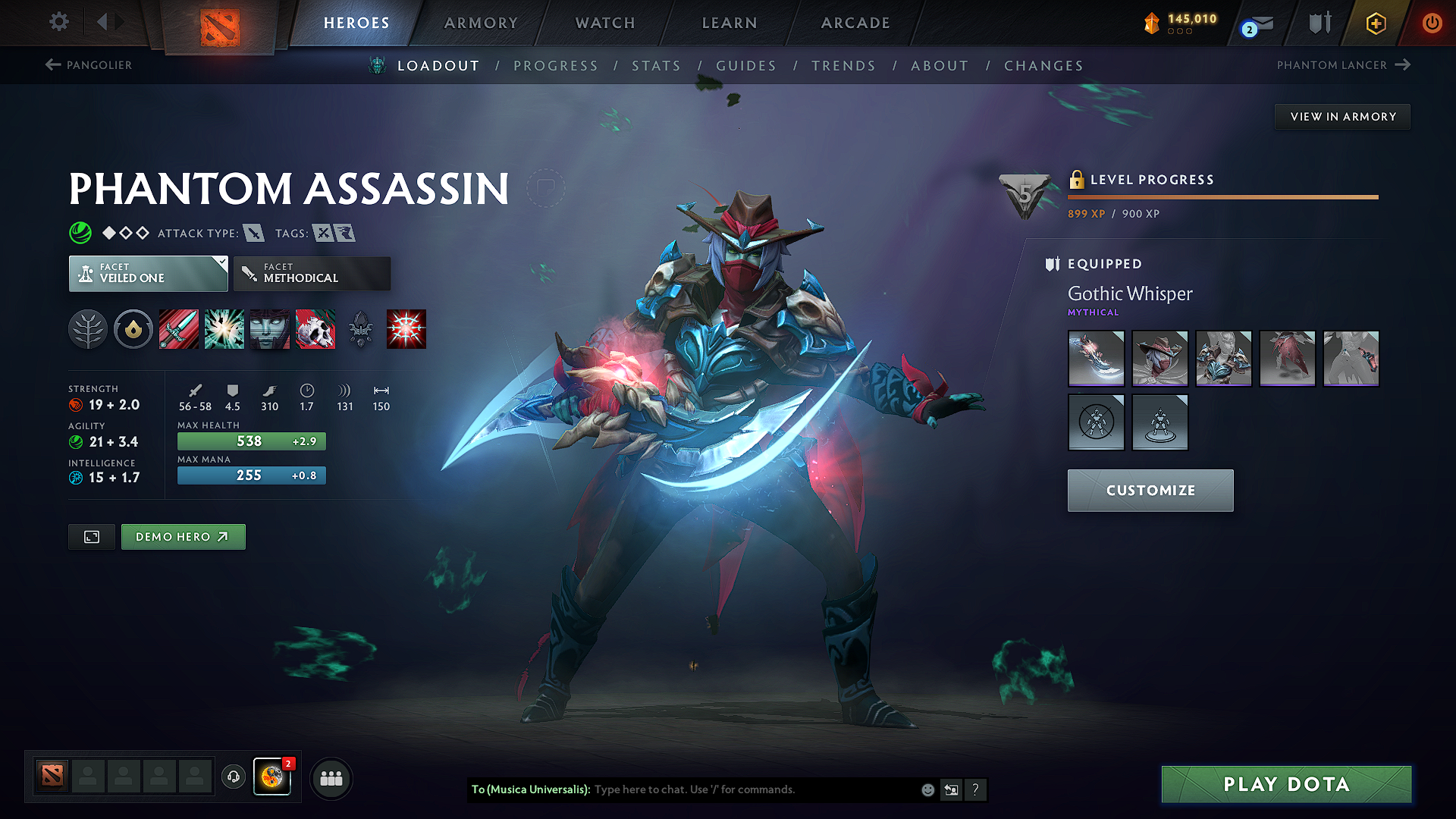The image size is (1456, 819).
Task: Toggle the voice chat headset icon
Action: (x=233, y=777)
